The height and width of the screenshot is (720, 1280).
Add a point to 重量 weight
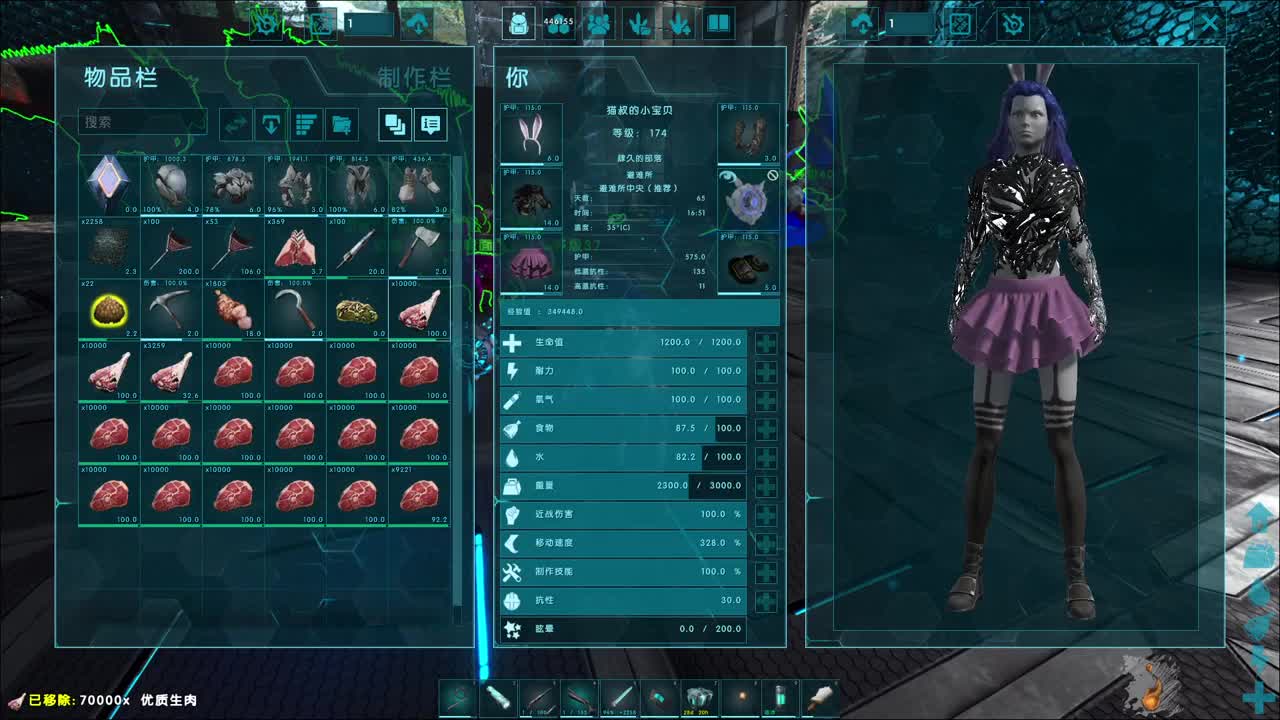(766, 486)
